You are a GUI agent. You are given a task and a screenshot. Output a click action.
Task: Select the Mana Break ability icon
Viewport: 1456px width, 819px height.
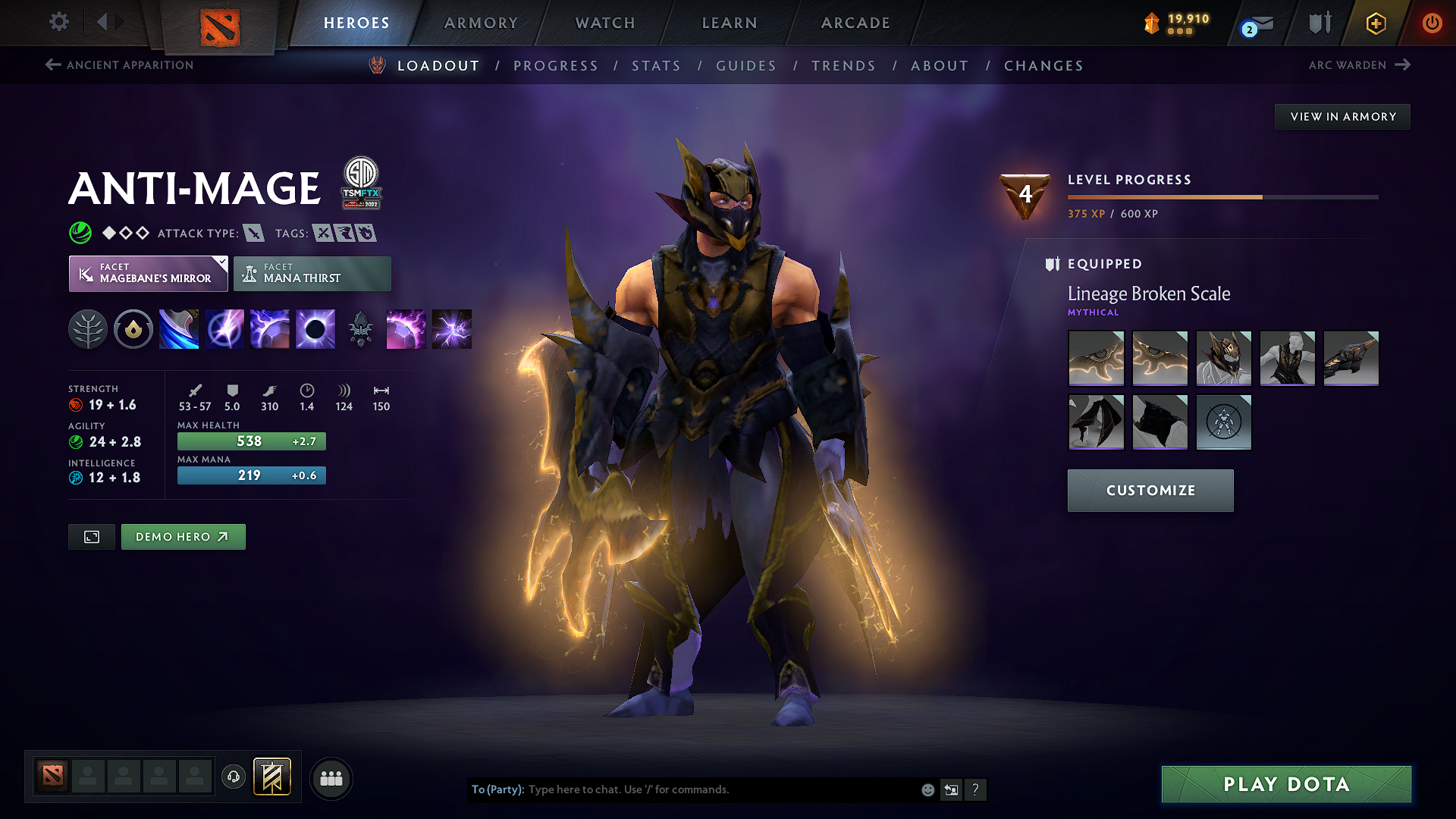tap(179, 328)
